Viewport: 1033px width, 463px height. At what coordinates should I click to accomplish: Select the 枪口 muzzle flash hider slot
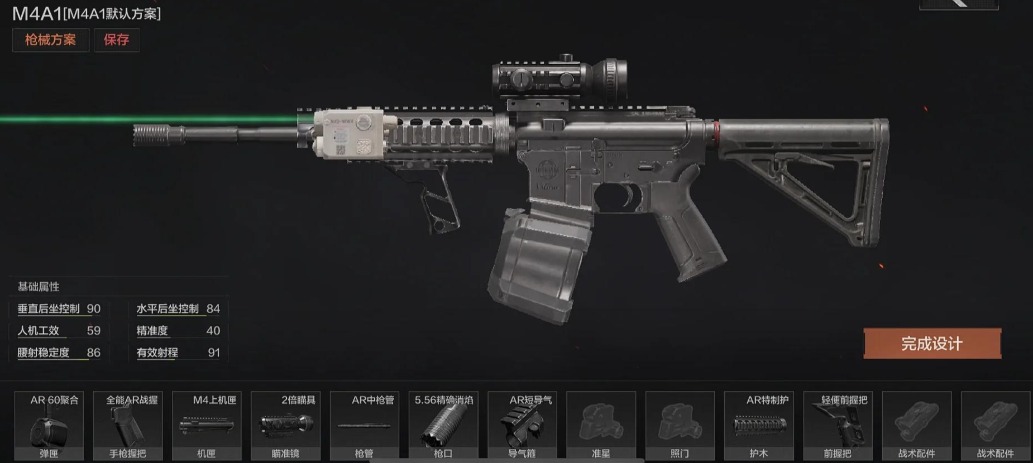tap(444, 425)
